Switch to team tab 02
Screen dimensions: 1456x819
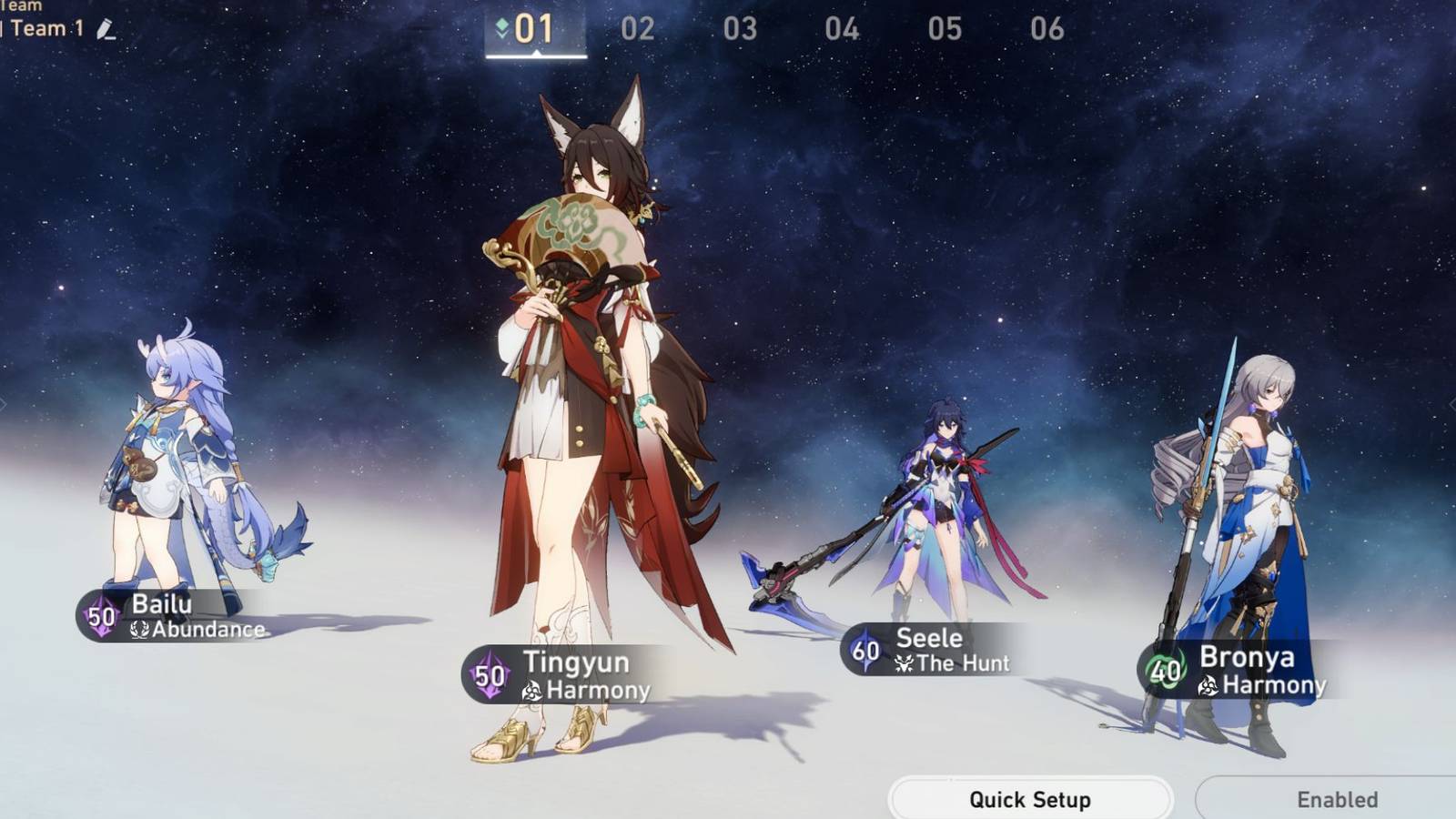click(x=640, y=28)
